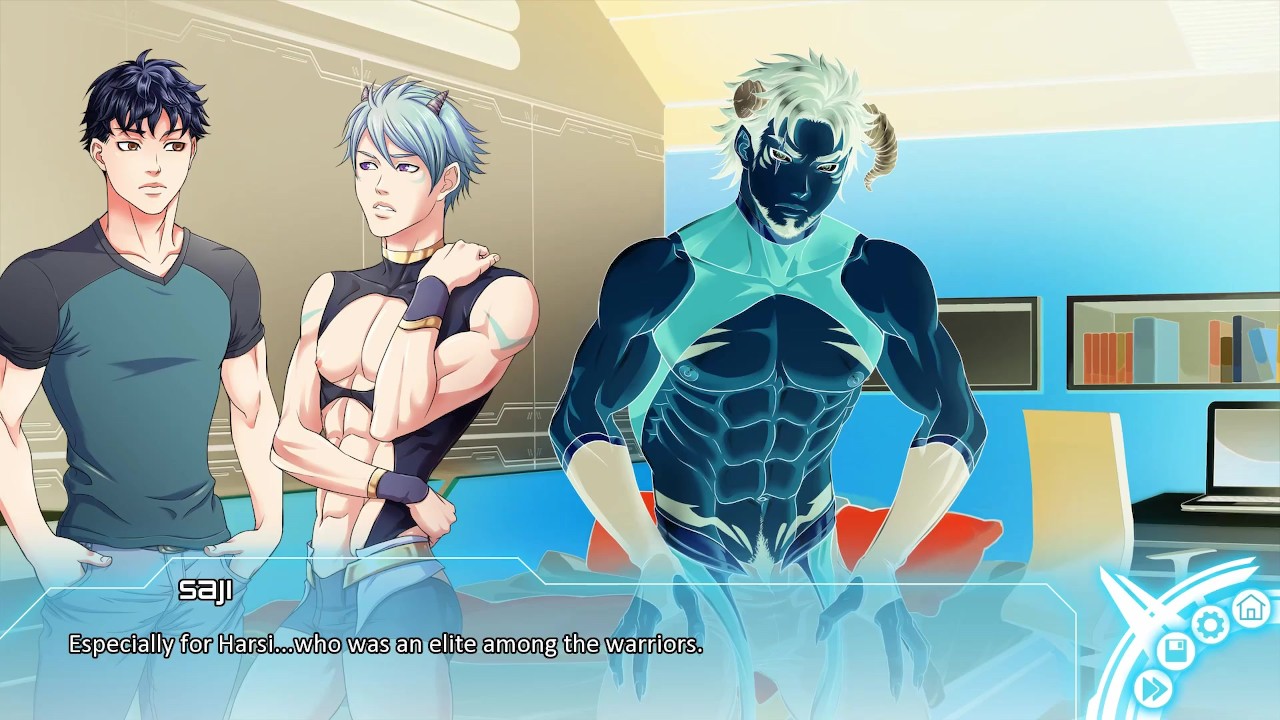Save the game using the floppy disk icon
This screenshot has height=720, width=1280.
coord(1176,653)
